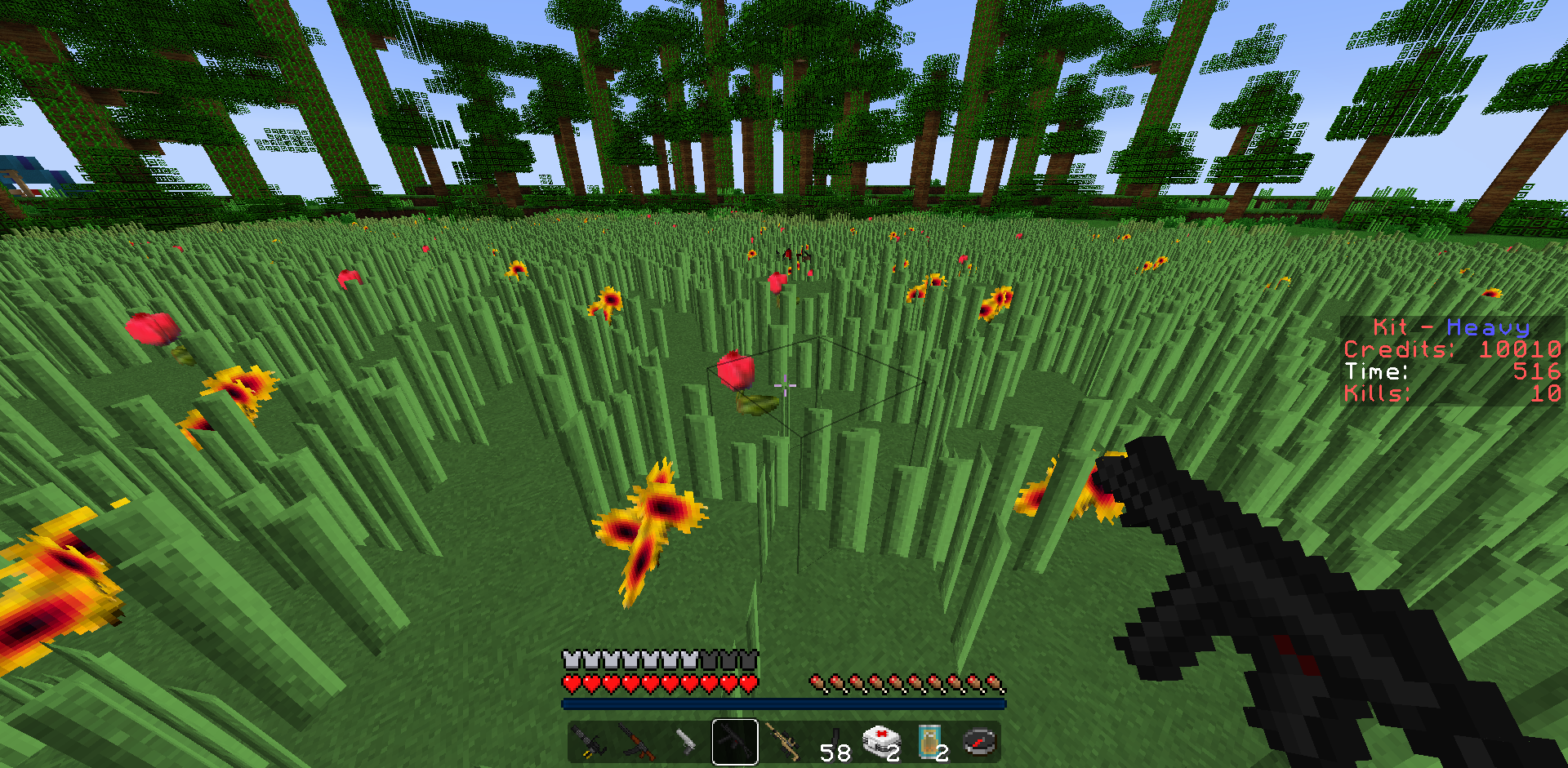Select the ammo magazine stack of 58
This screenshot has width=1568, height=768.
pos(833,742)
